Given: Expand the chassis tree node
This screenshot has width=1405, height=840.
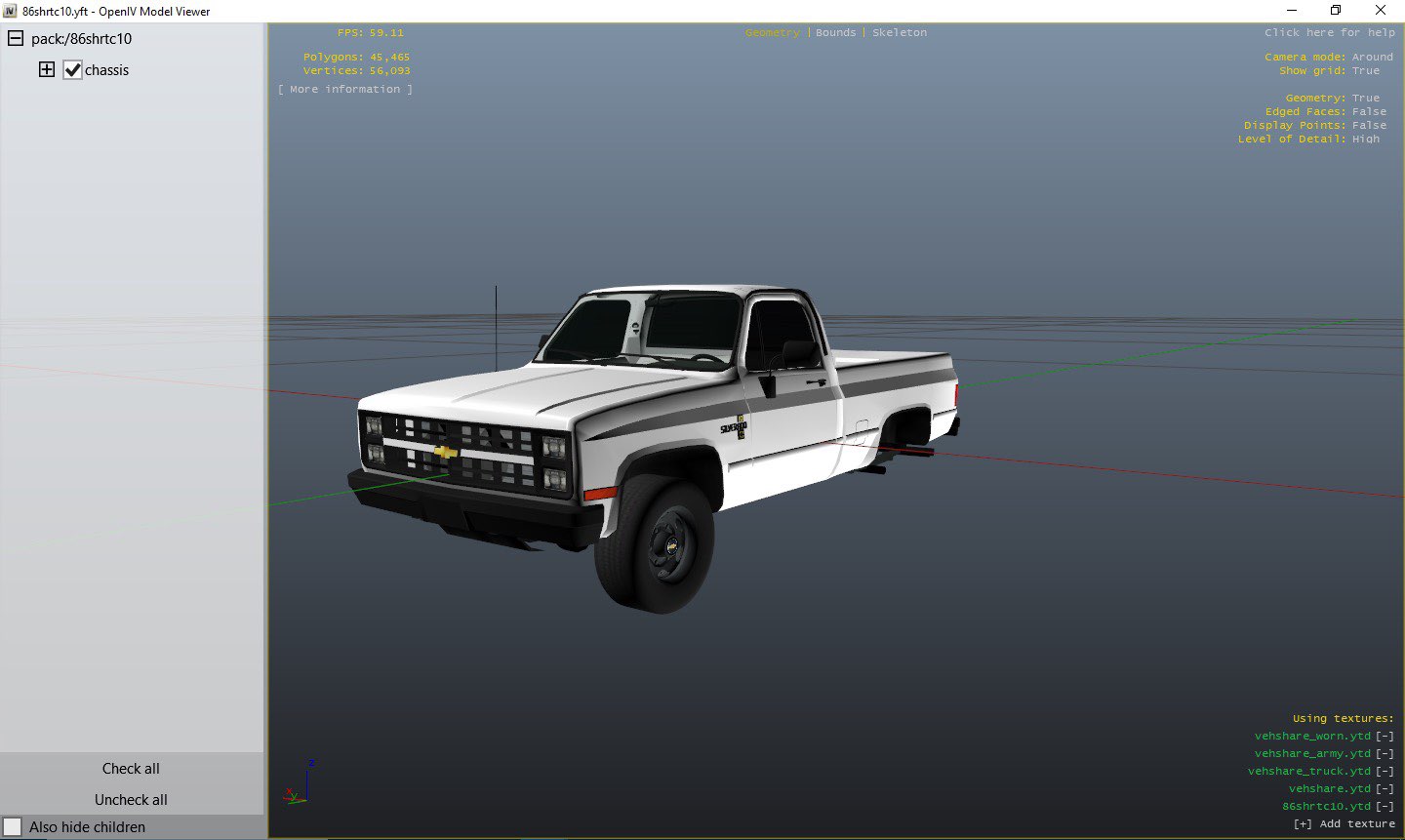Looking at the screenshot, I should [x=46, y=69].
